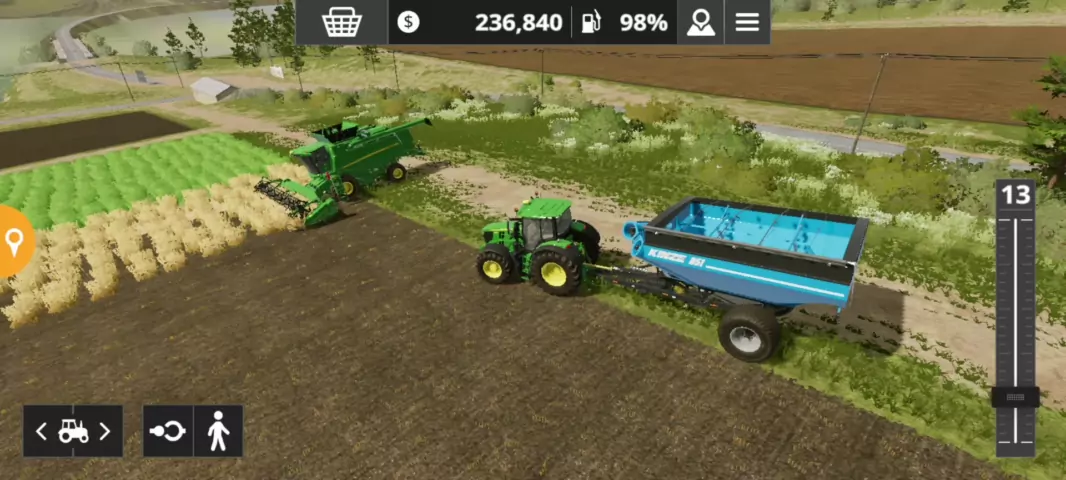
Task: Tap the tractor icon in vehicle selector
Action: click(x=73, y=431)
